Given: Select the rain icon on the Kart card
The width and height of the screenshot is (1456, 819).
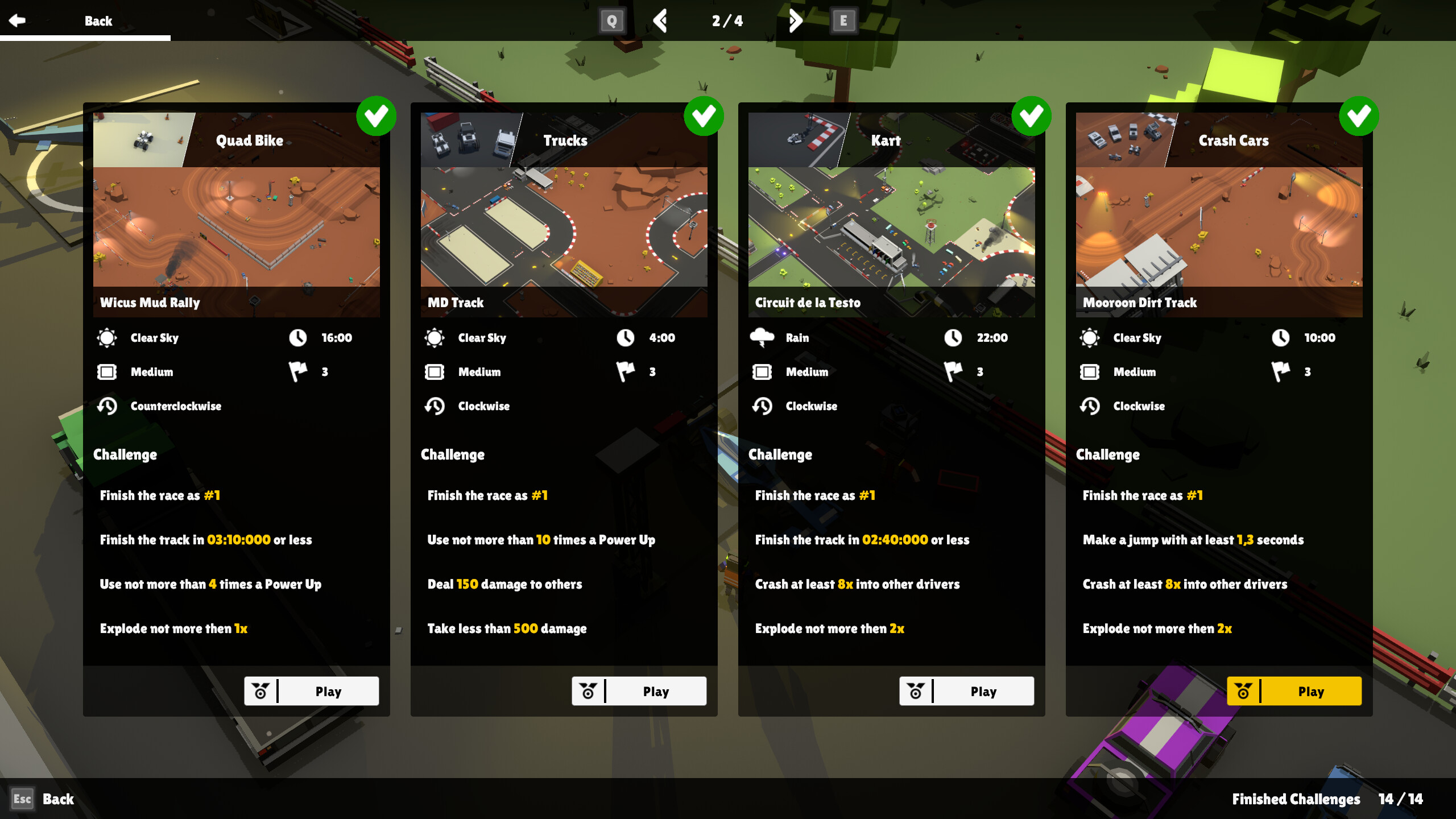Looking at the screenshot, I should point(762,337).
